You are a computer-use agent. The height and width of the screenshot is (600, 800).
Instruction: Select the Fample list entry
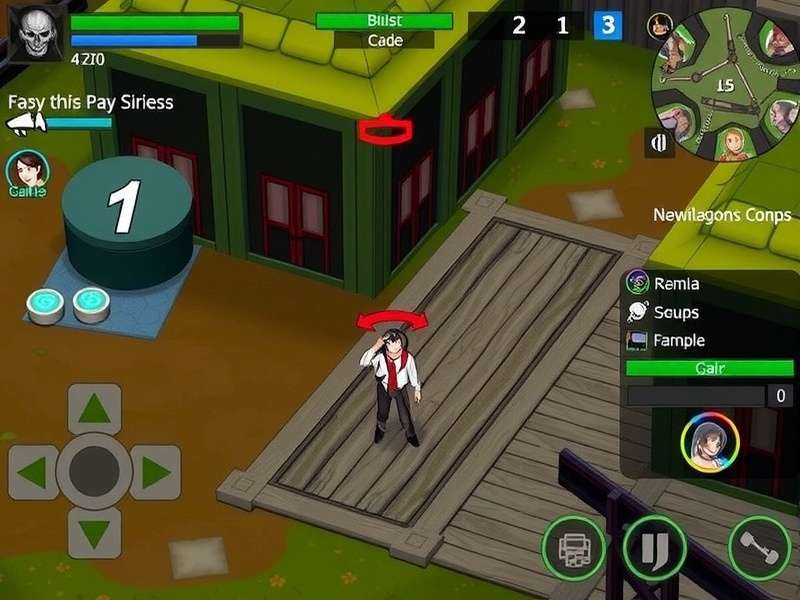pos(679,340)
